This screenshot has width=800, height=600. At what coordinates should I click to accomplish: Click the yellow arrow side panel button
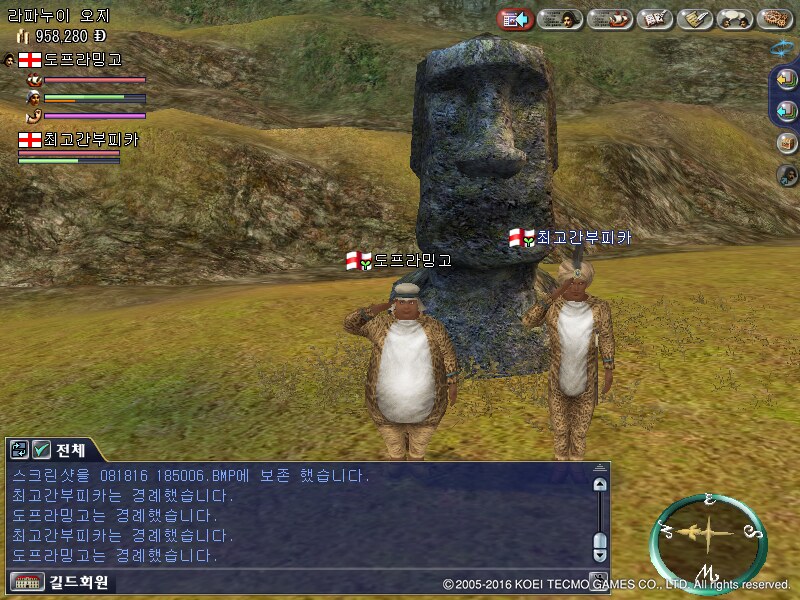pos(787,79)
